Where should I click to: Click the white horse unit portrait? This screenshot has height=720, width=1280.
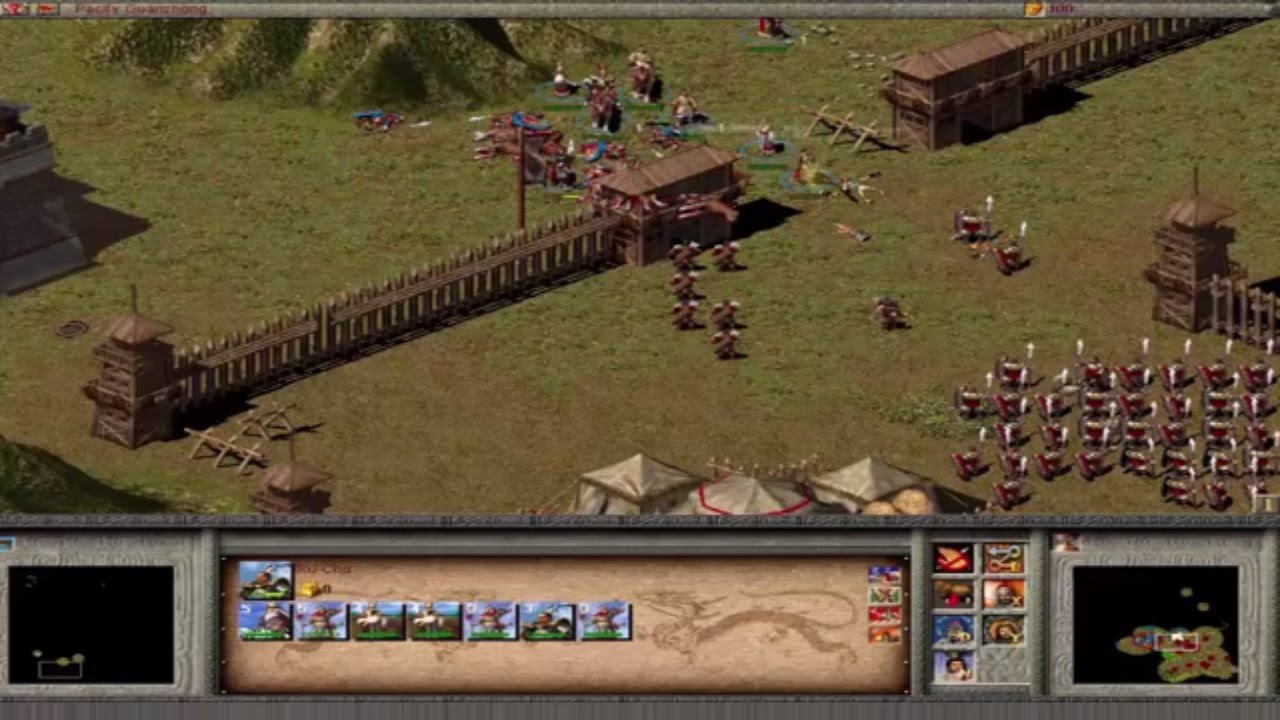coord(378,620)
